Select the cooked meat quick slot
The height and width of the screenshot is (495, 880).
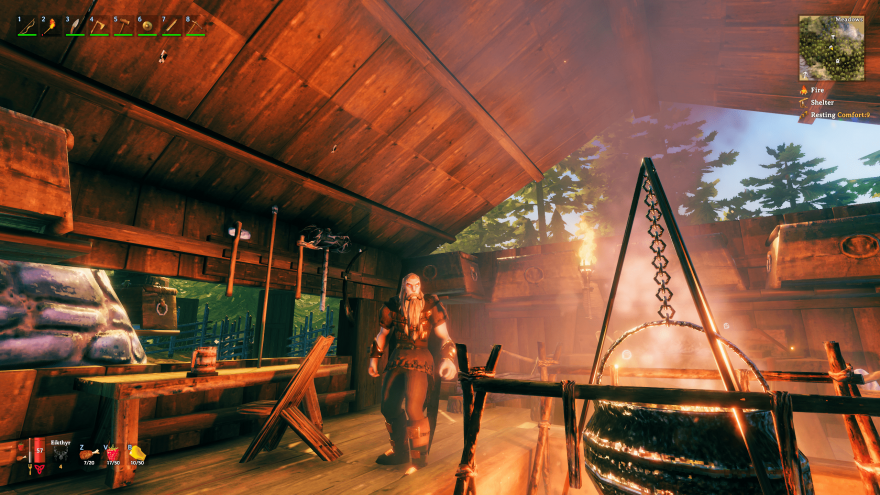(x=87, y=453)
